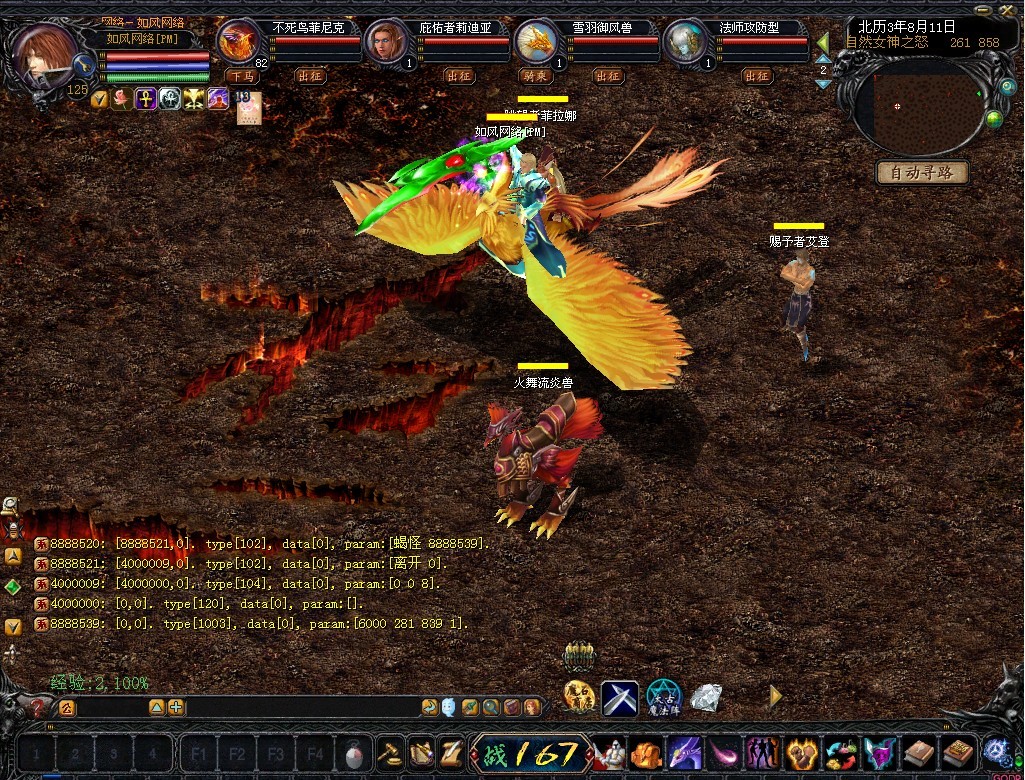Click the 自动寻路 auto-pathfinding button
This screenshot has width=1025, height=780.
pos(922,172)
